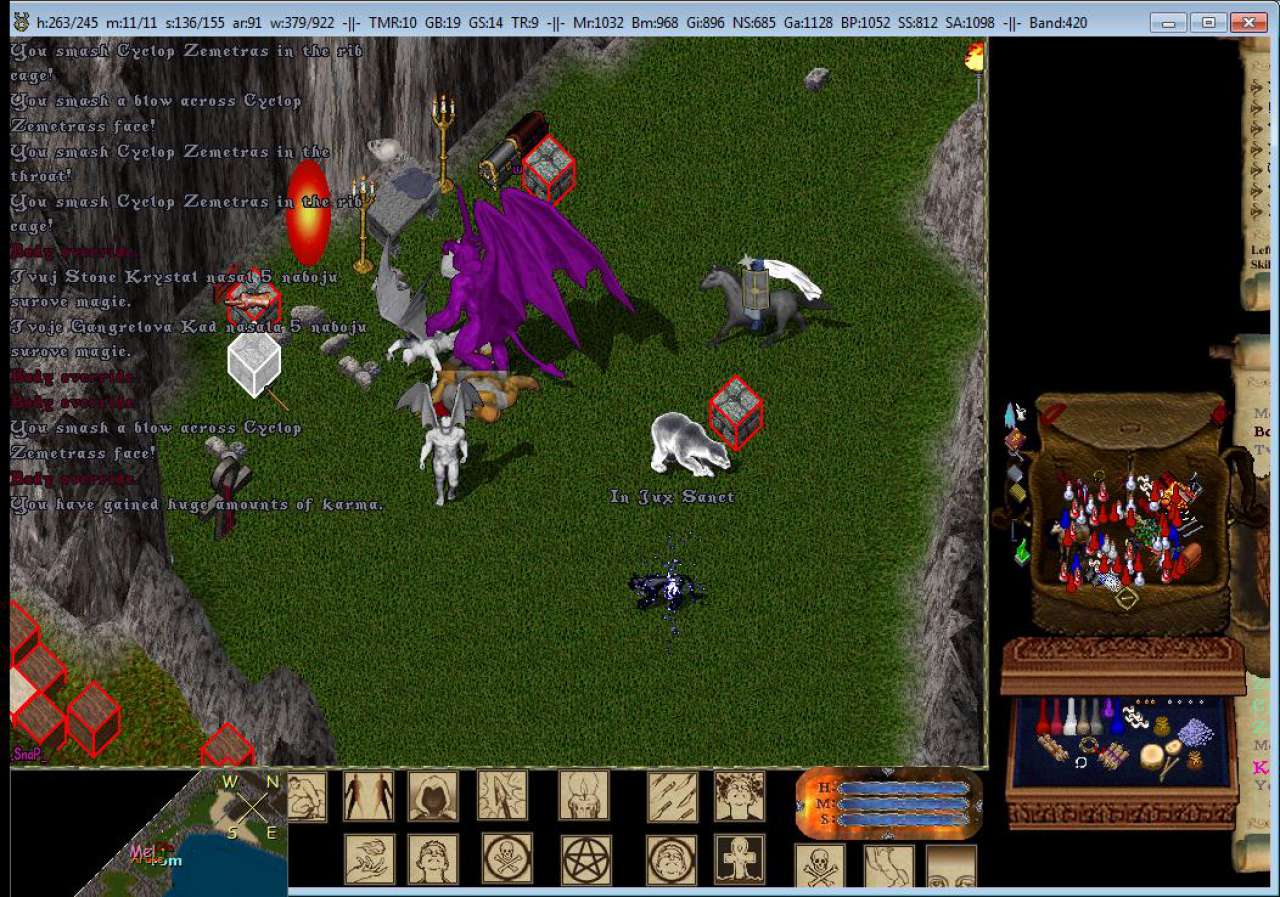Close the game window

[x=1249, y=22]
